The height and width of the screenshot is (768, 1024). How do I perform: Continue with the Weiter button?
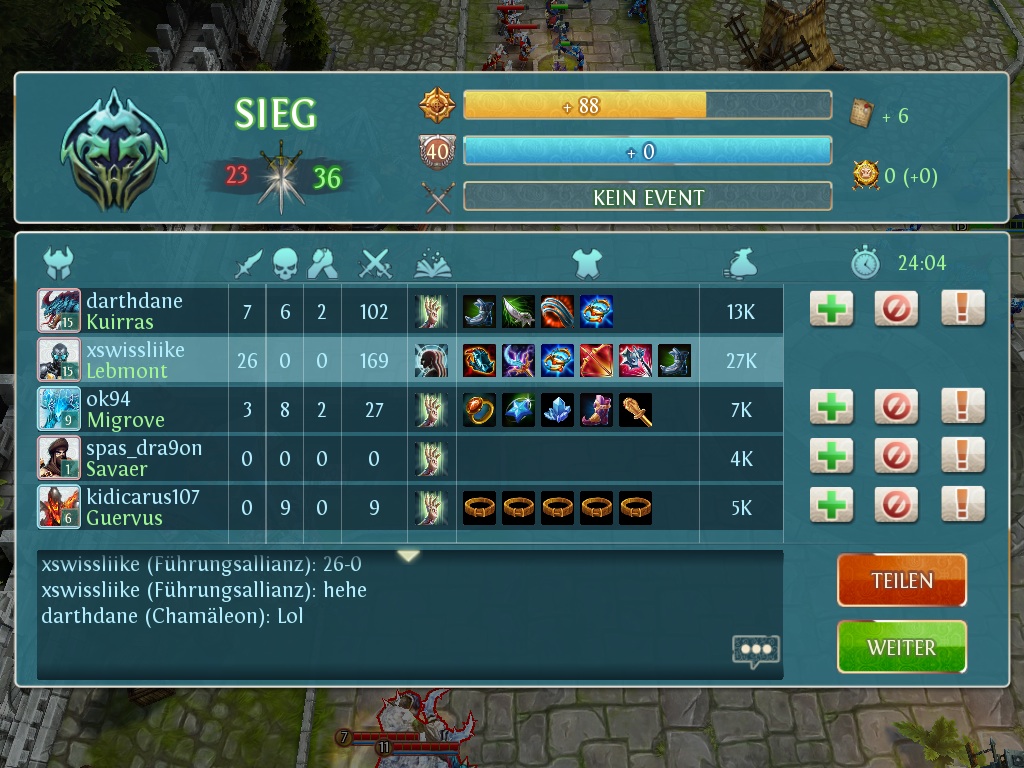coord(901,648)
